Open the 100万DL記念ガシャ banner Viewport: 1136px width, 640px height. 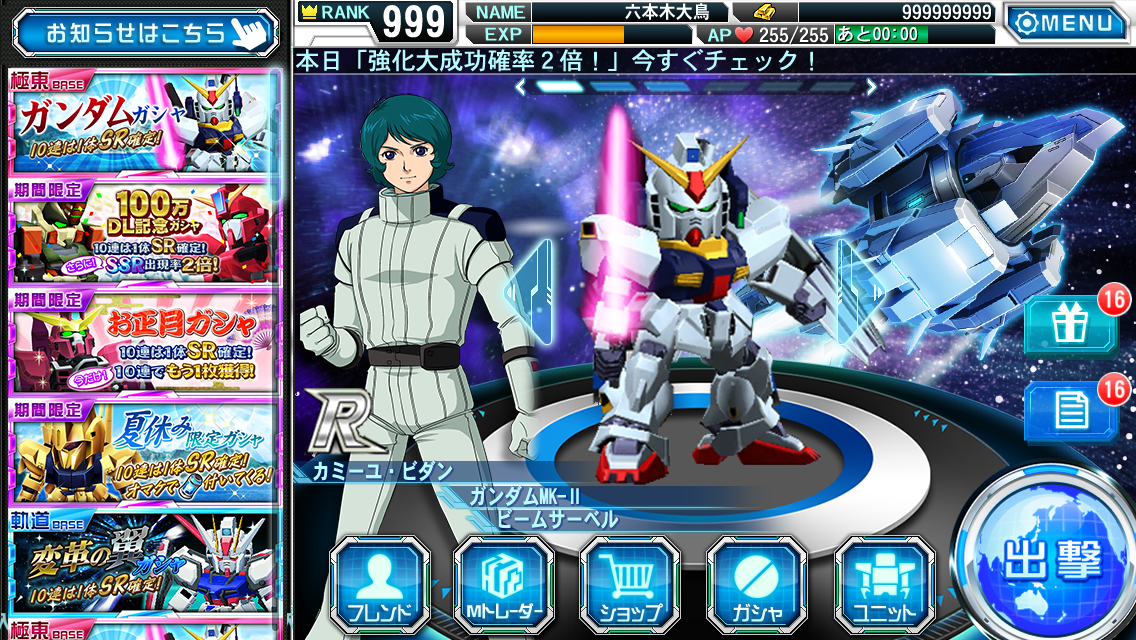[x=144, y=232]
